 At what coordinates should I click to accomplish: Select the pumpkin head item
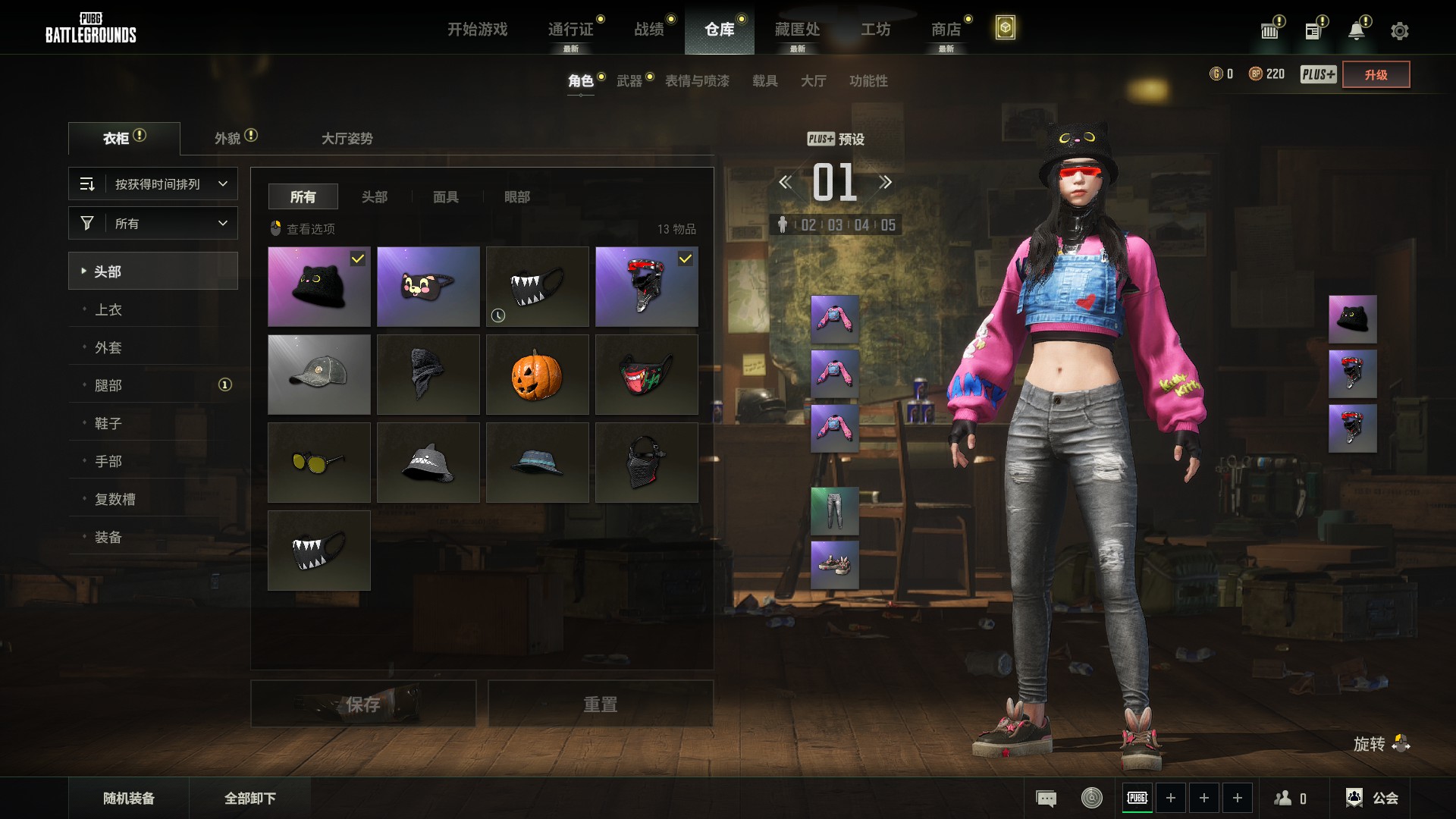point(537,375)
